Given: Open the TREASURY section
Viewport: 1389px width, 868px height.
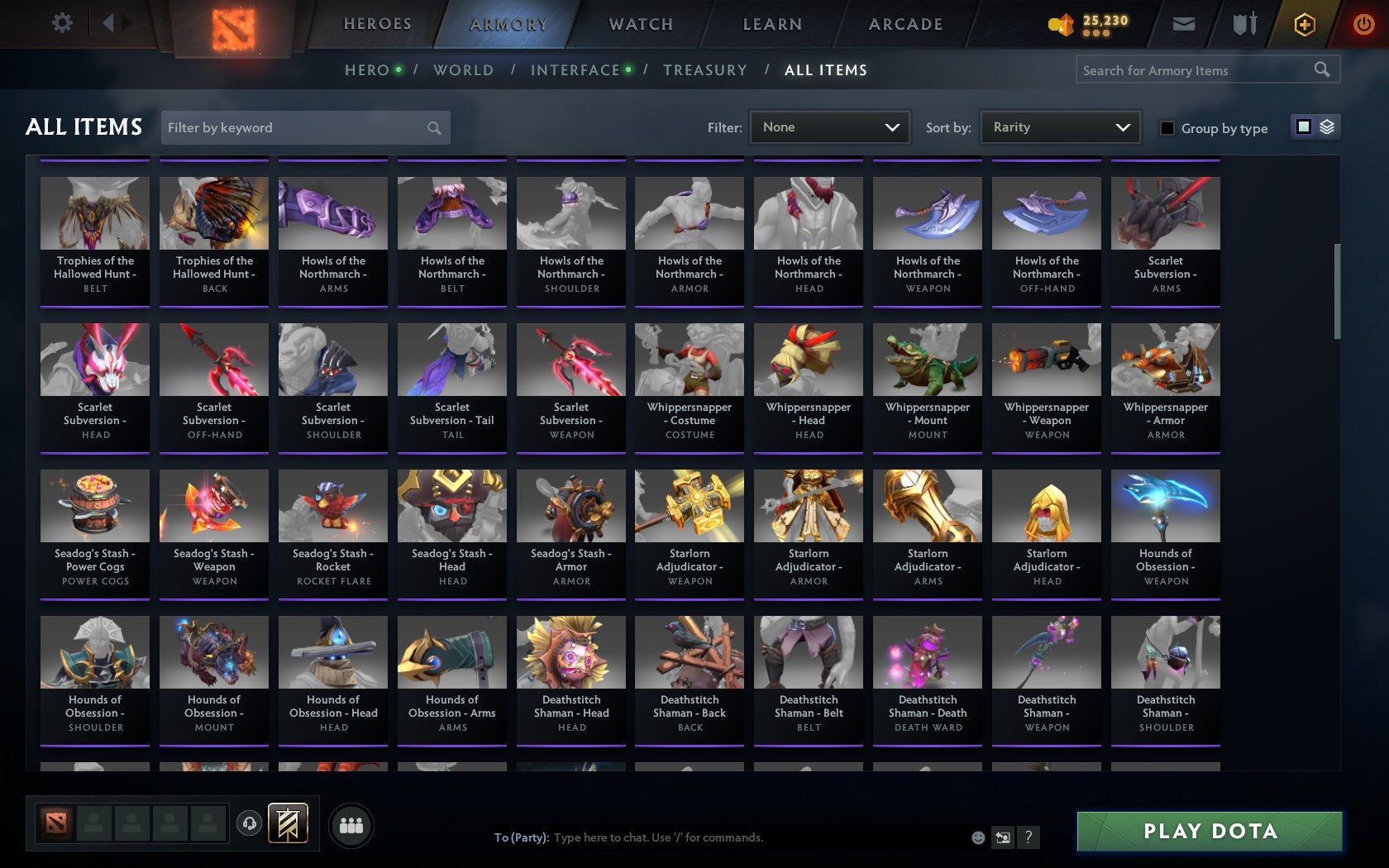Looking at the screenshot, I should [x=705, y=70].
